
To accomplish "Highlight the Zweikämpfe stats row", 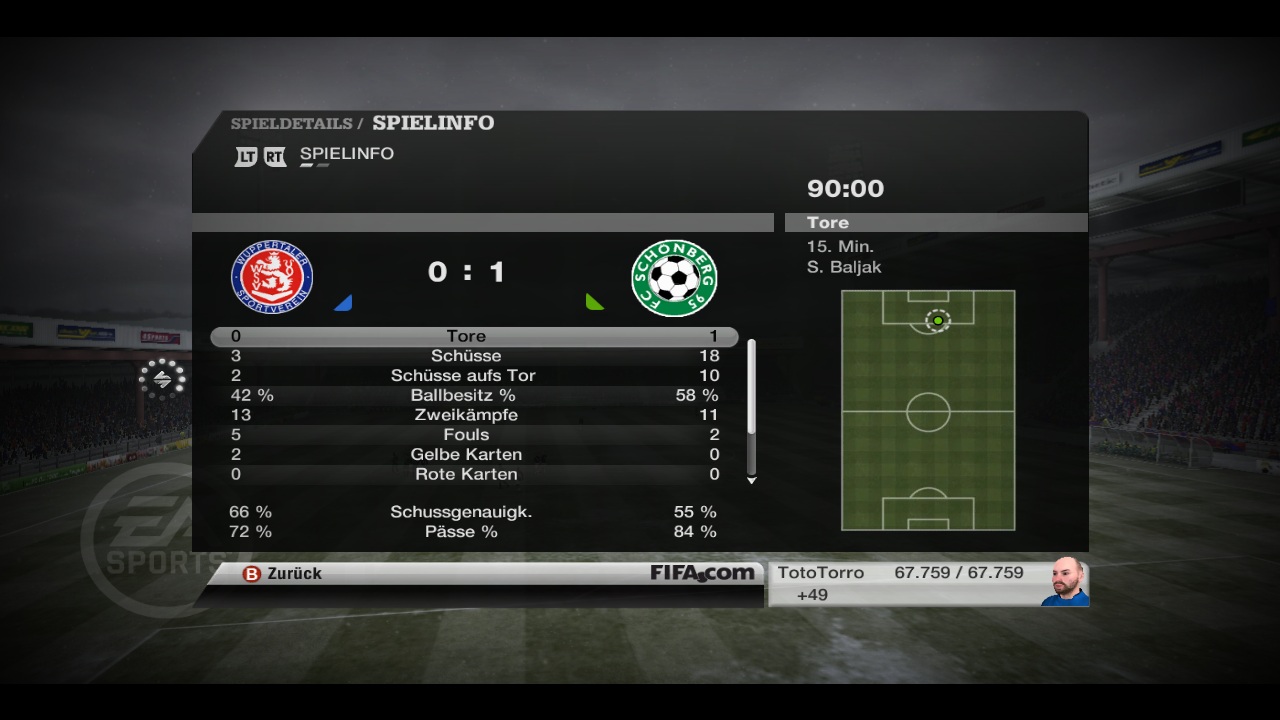I will click(474, 415).
